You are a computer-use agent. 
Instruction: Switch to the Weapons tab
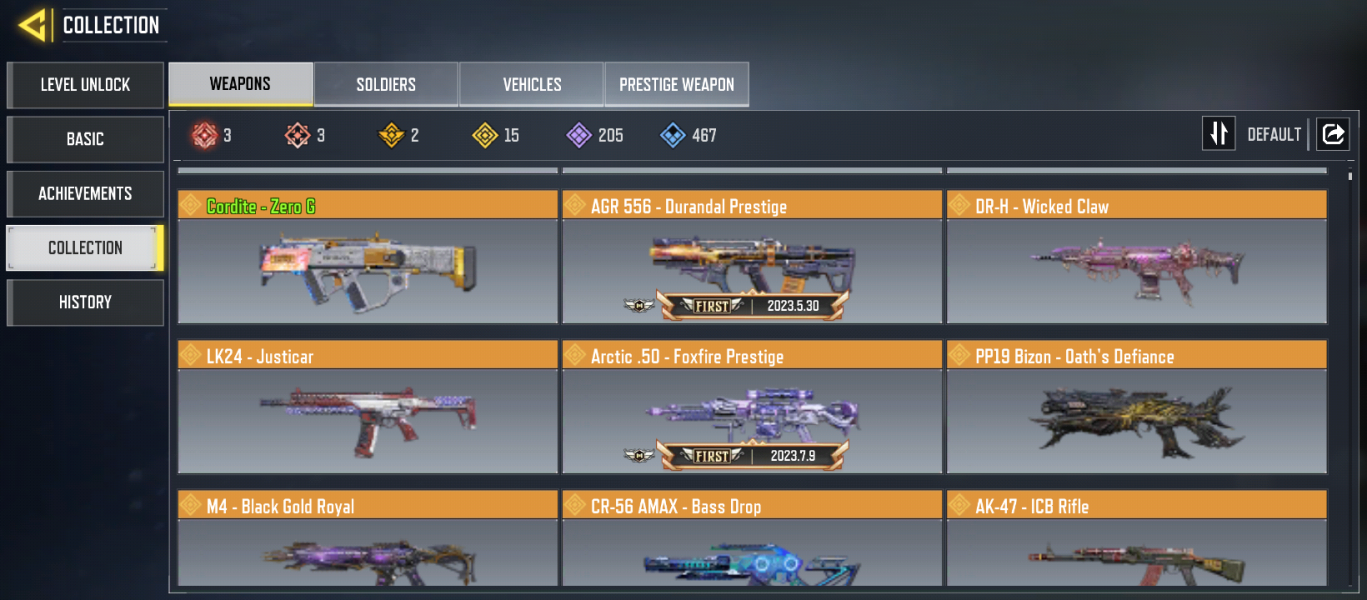240,84
